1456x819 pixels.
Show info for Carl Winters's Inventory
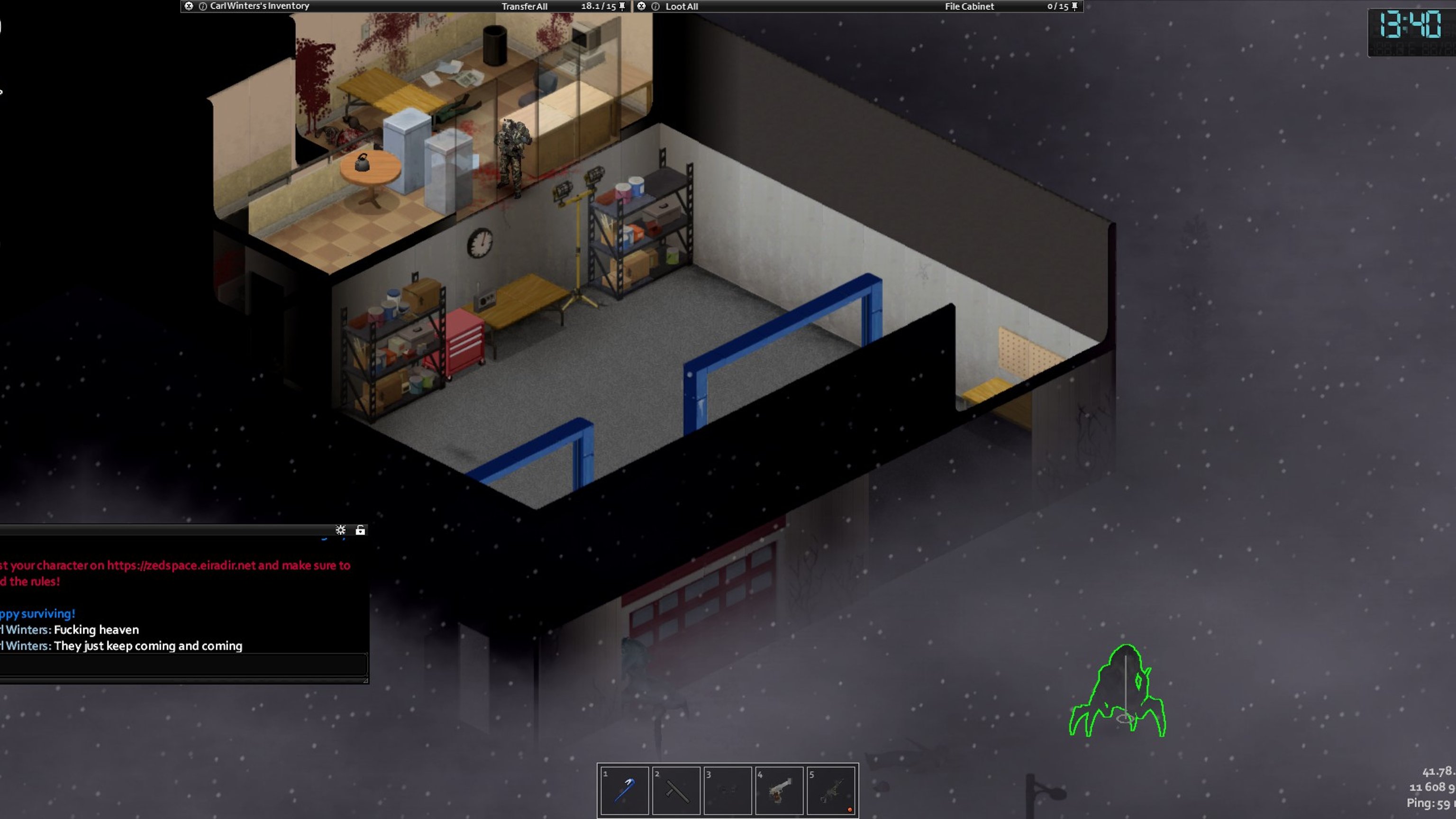tap(202, 6)
